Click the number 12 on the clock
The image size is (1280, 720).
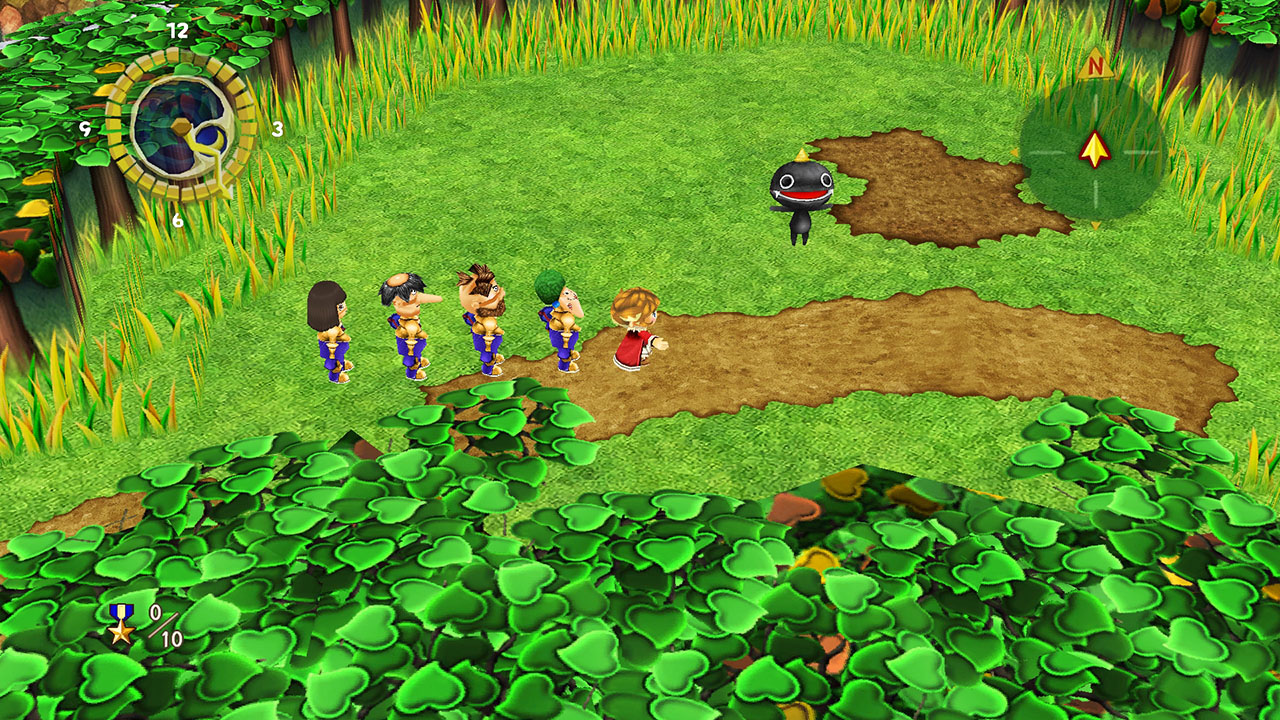click(177, 30)
